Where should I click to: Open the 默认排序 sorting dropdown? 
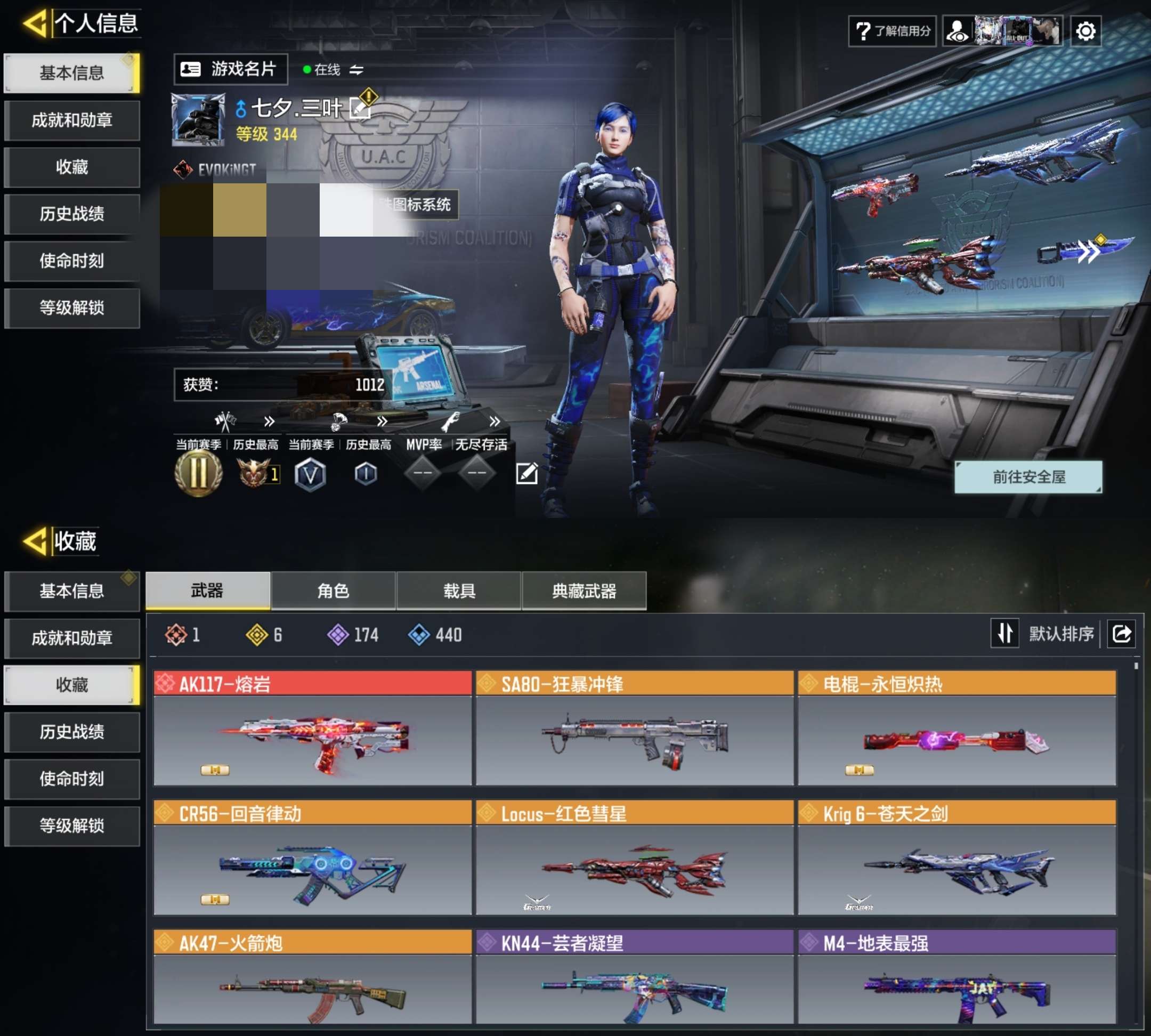pos(1060,633)
